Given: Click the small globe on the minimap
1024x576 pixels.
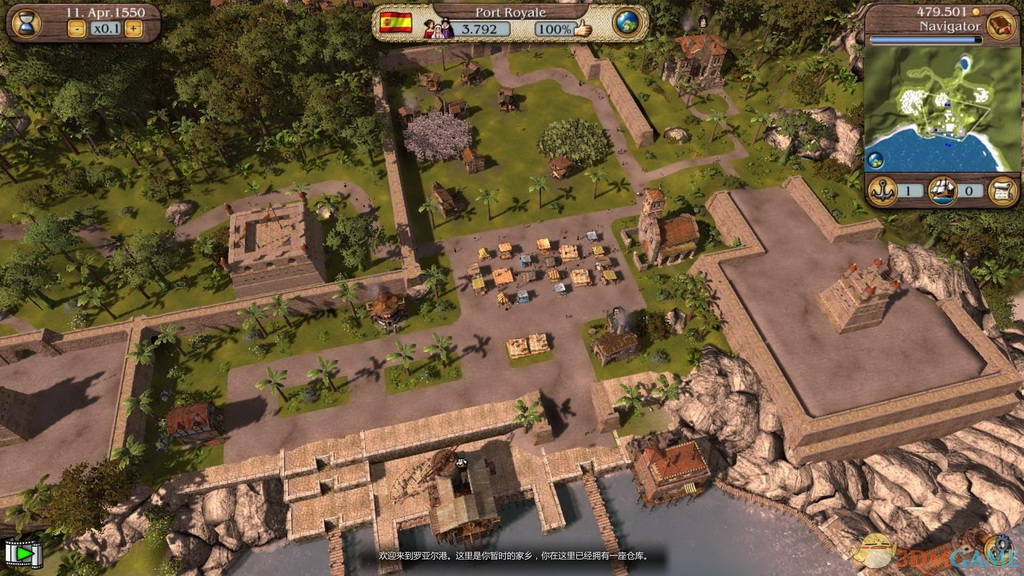Looking at the screenshot, I should click(x=874, y=160).
